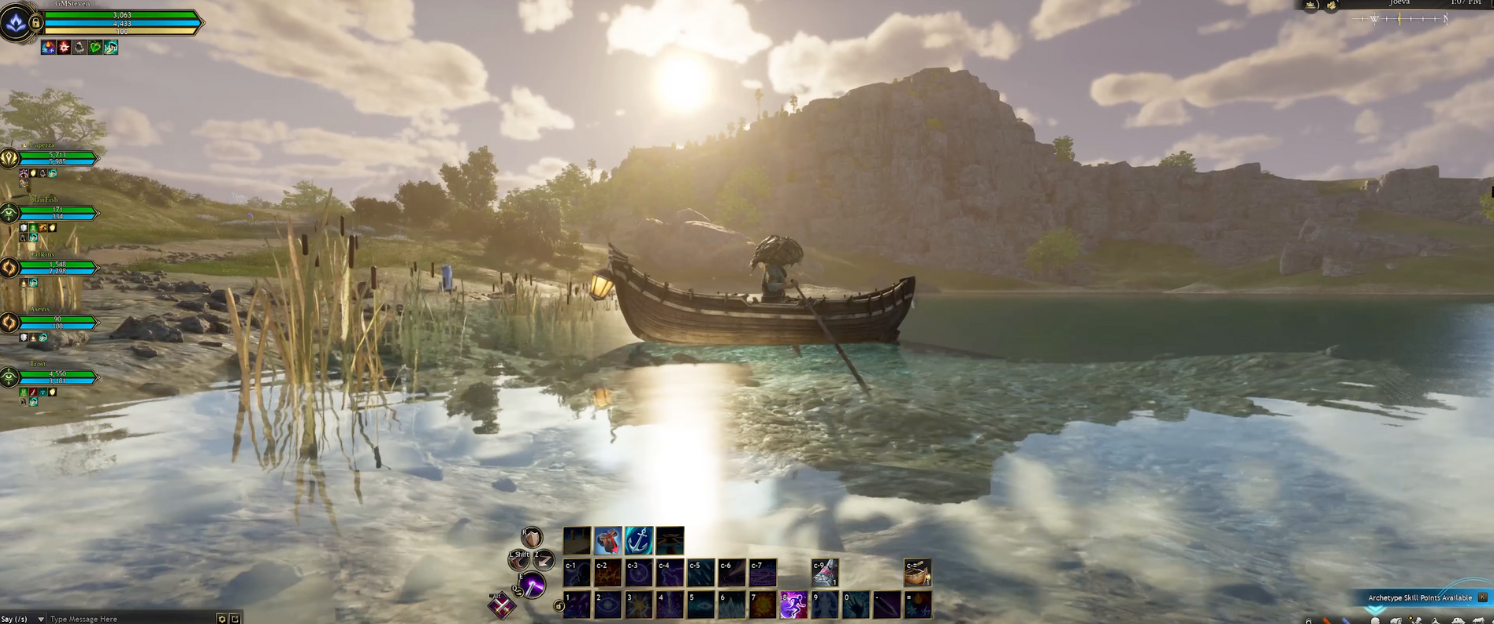
Task: Select the c-4 lightning skill slot
Action: click(669, 573)
